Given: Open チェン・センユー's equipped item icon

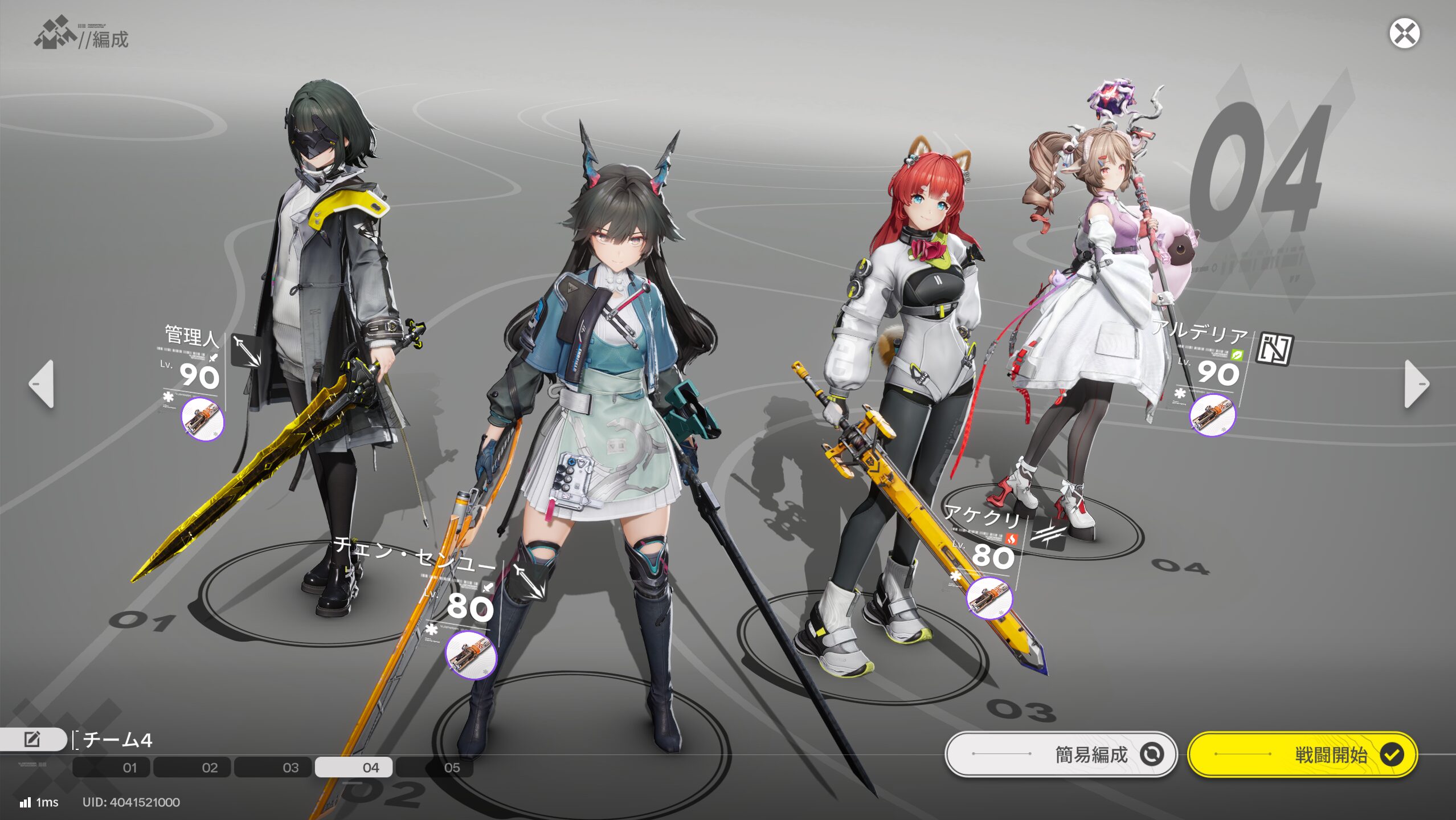Looking at the screenshot, I should (x=471, y=655).
